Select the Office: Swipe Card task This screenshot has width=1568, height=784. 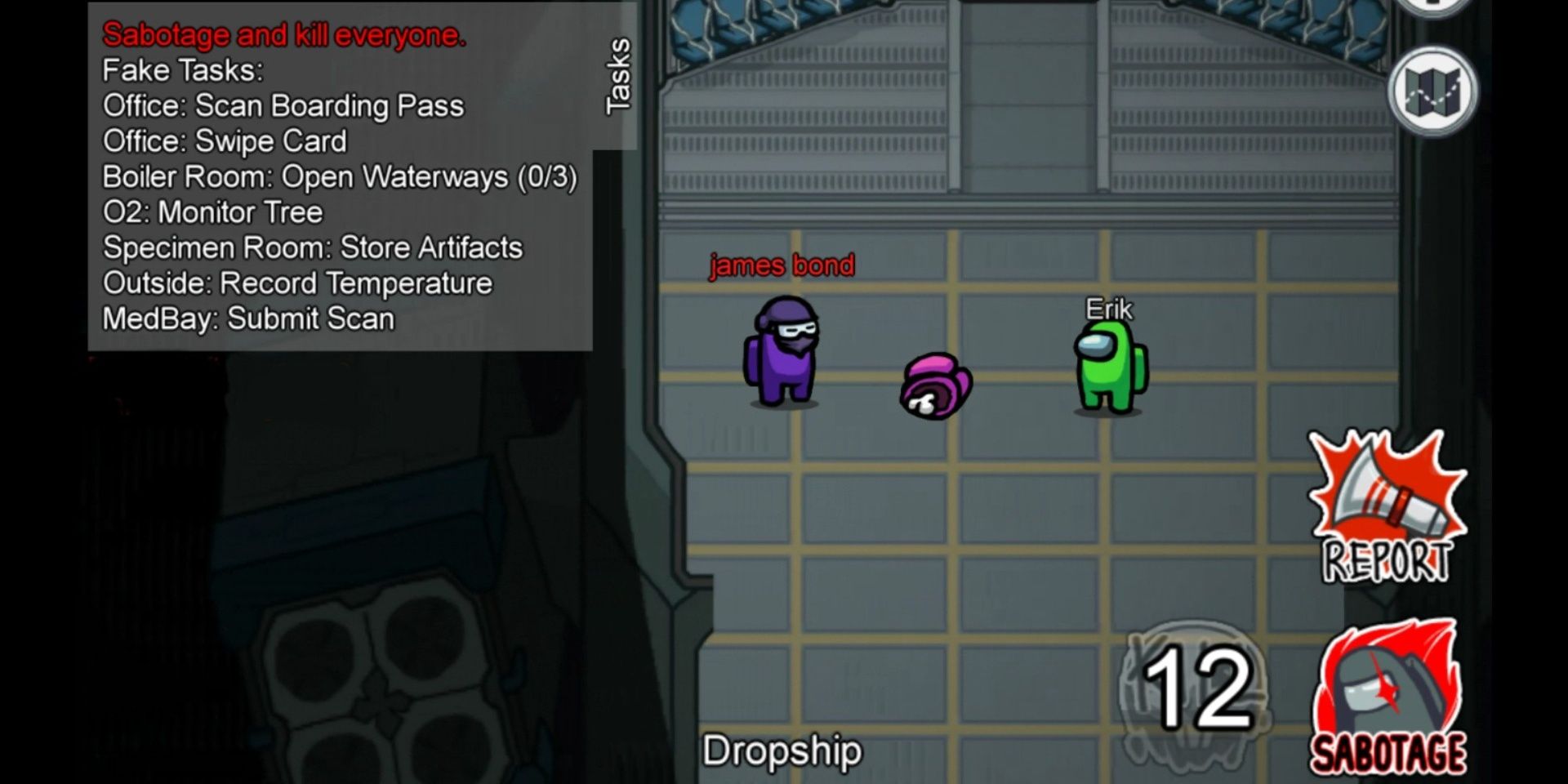point(225,141)
